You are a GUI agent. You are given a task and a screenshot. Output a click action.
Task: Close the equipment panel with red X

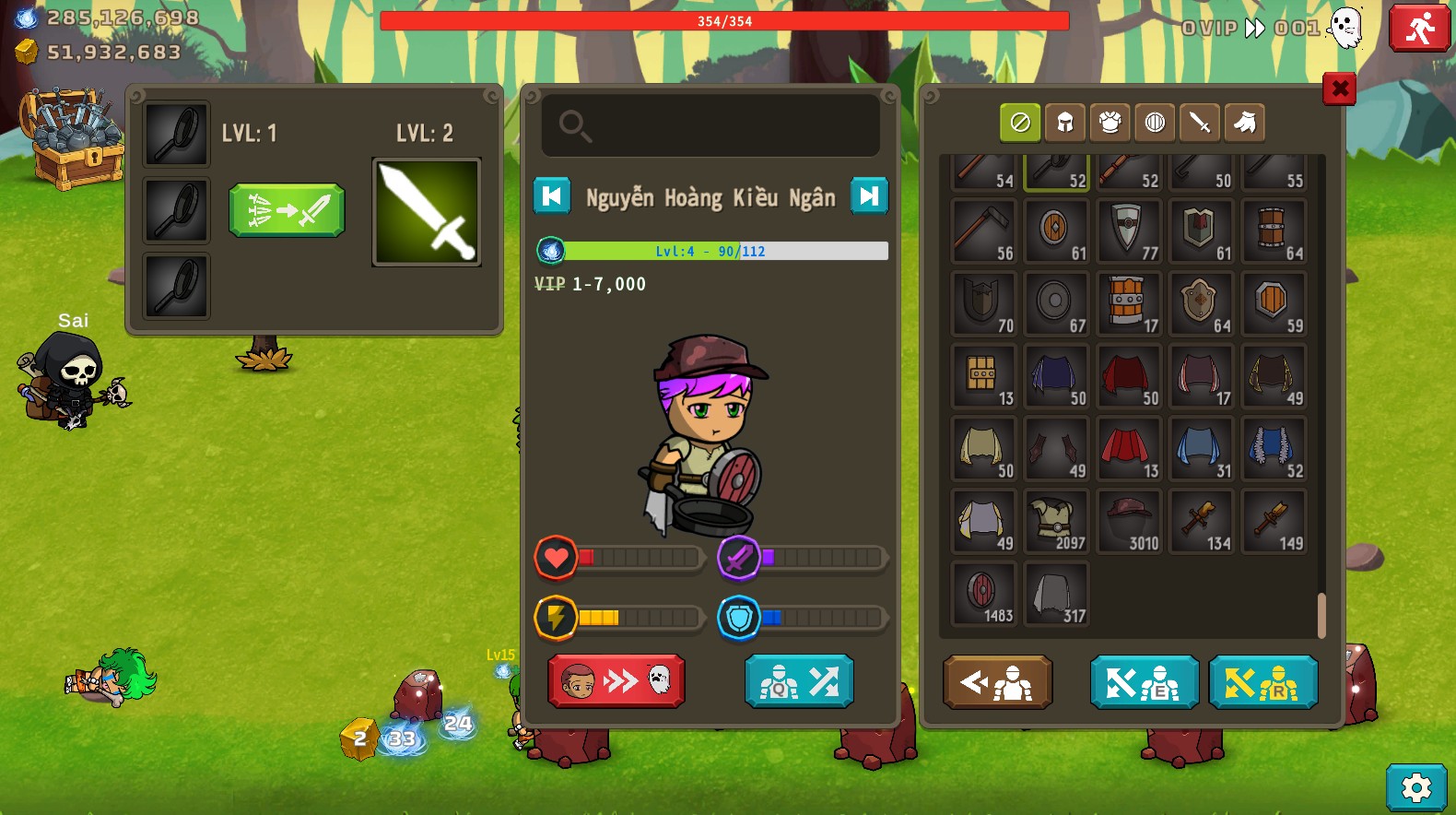pos(1339,89)
